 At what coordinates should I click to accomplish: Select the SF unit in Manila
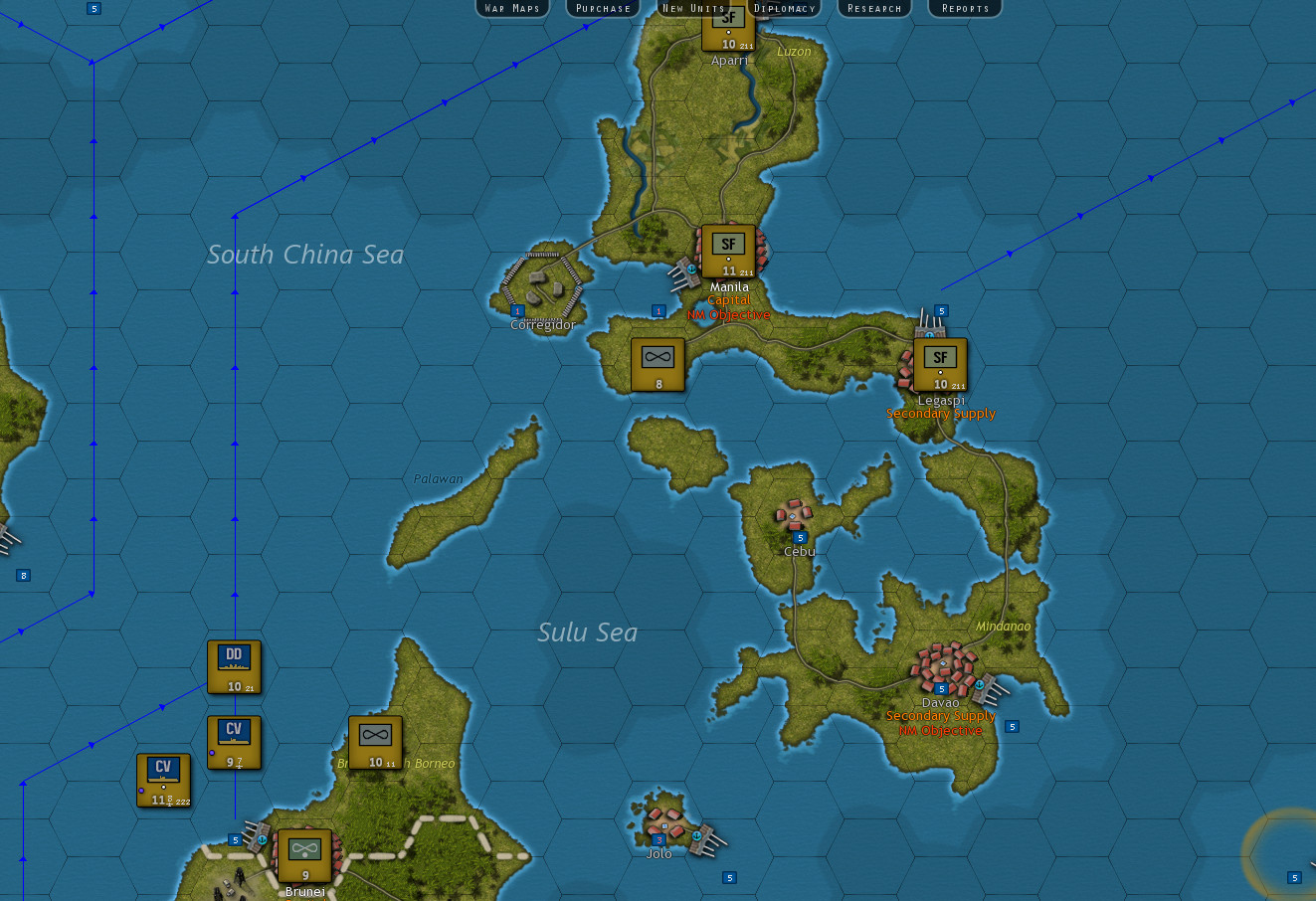pos(728,249)
